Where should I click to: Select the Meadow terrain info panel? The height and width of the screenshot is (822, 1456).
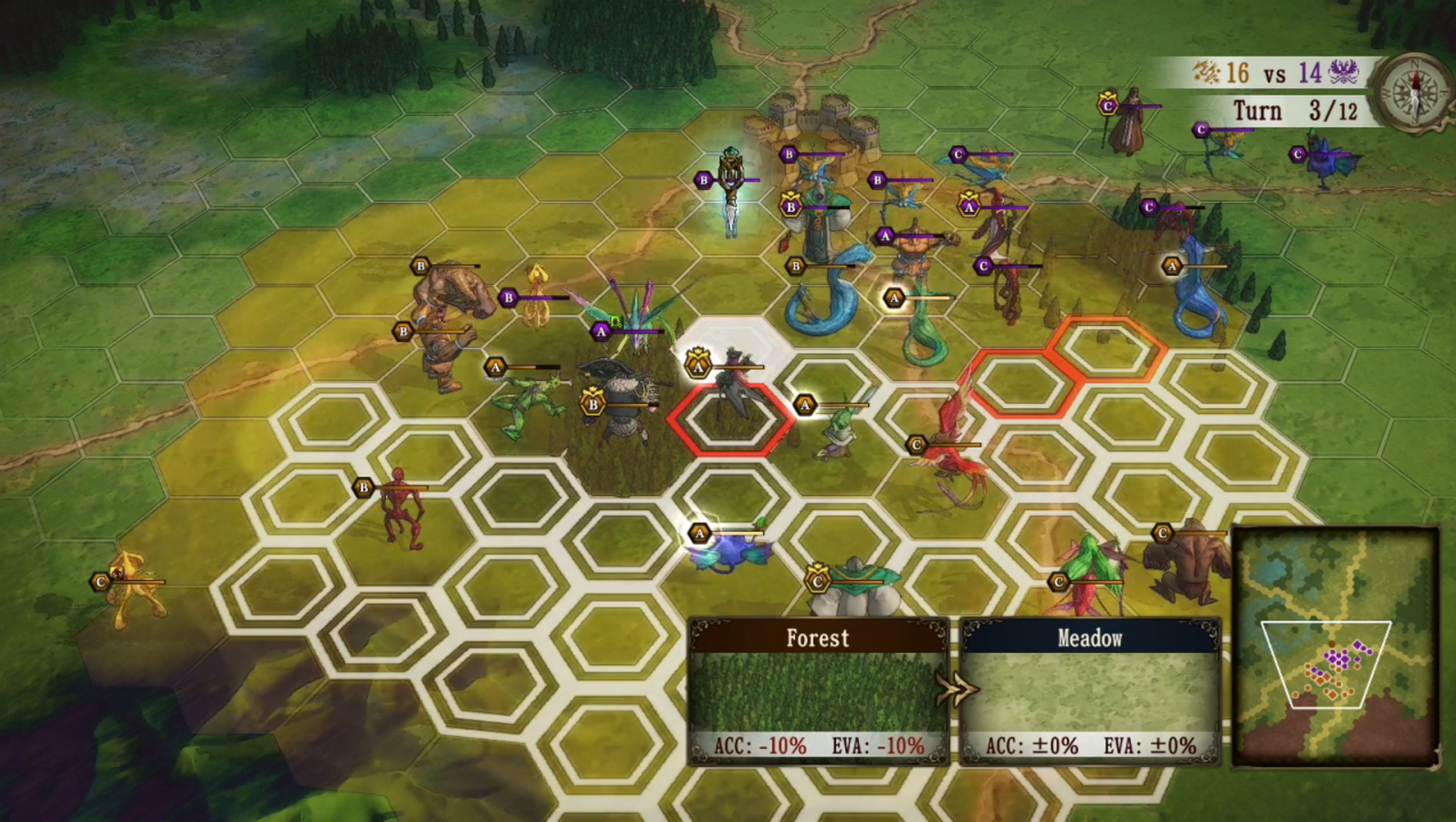1090,690
